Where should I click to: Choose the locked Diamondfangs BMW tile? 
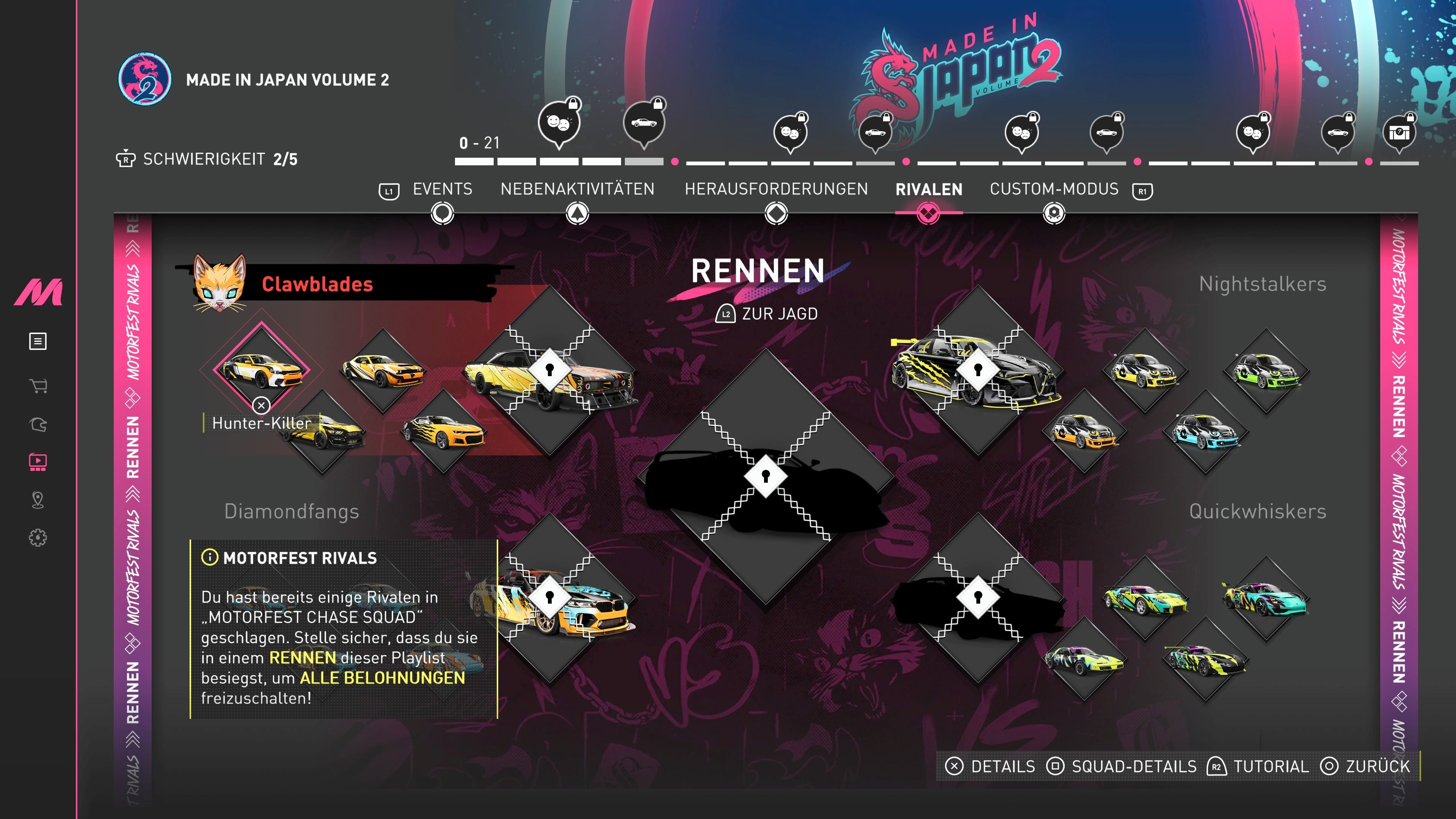(549, 597)
